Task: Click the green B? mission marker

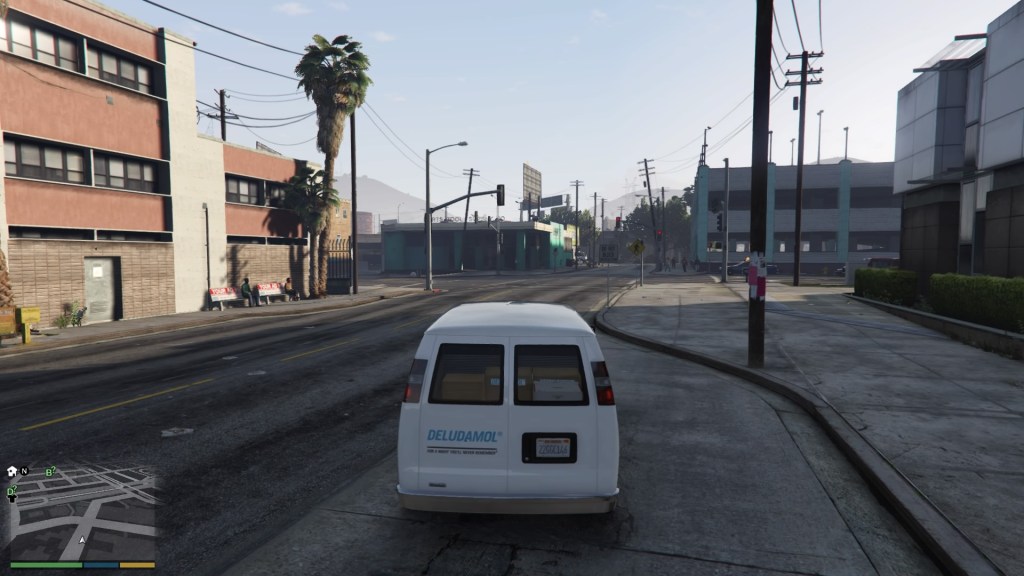Action: point(50,471)
